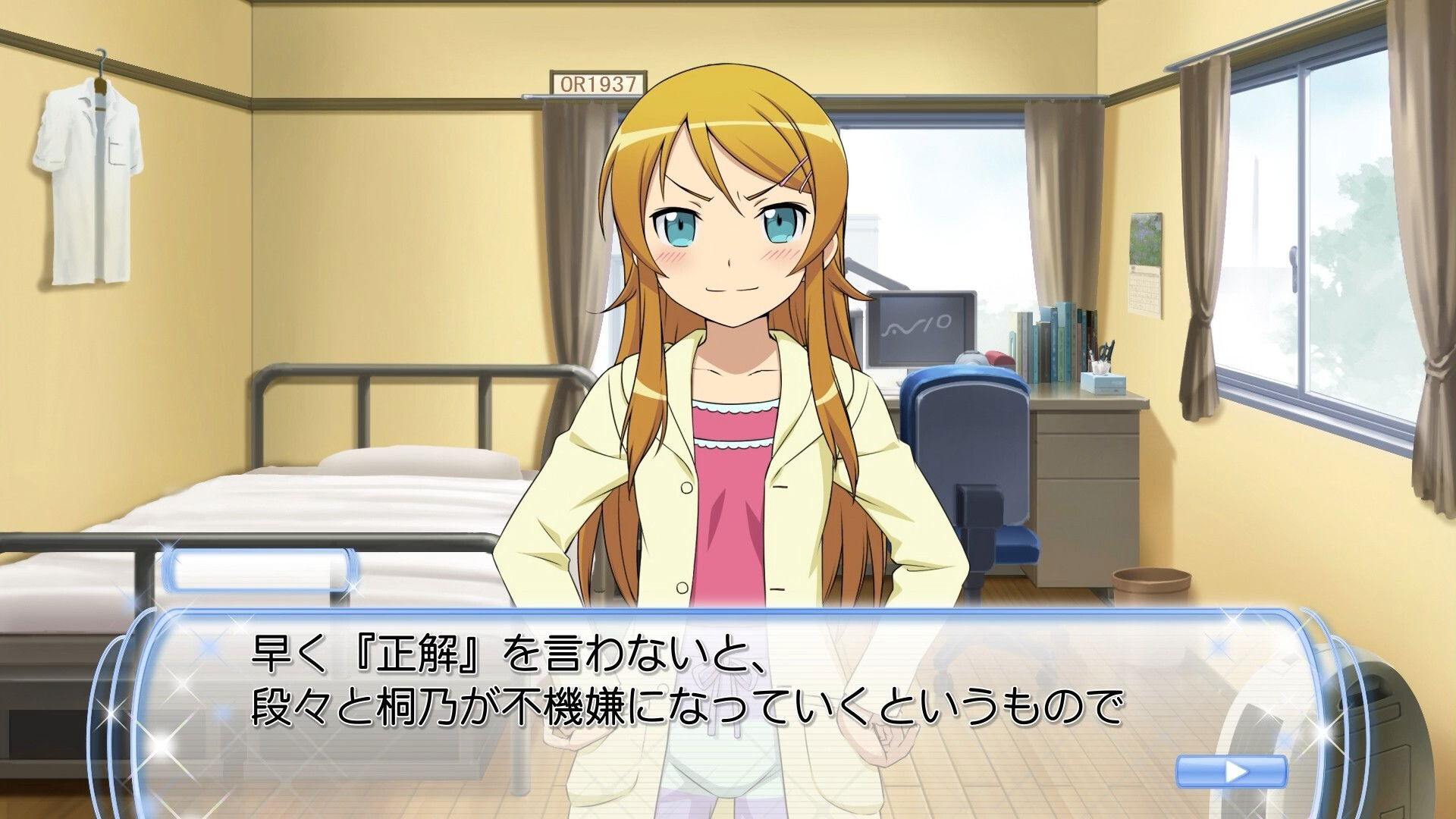Expand the dialogue text box
Viewport: 1456px width, 819px height.
(728, 682)
